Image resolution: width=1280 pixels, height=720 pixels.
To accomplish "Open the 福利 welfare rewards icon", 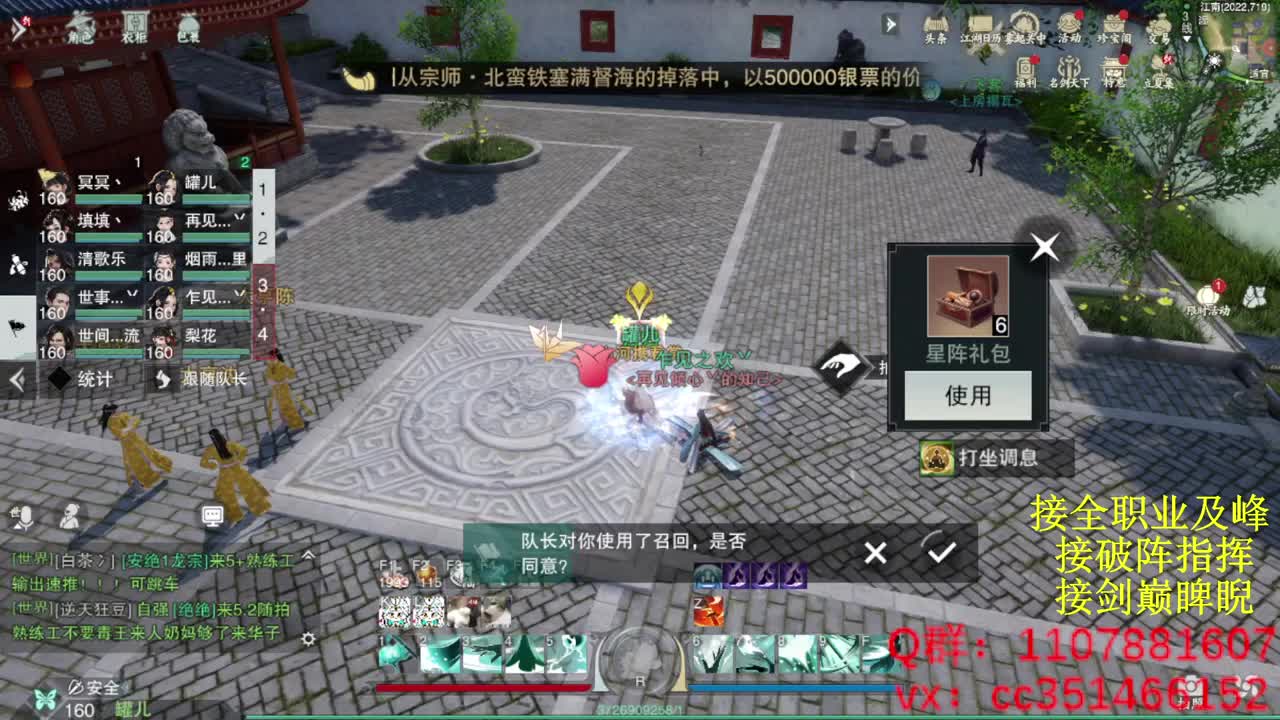I will click(1026, 66).
